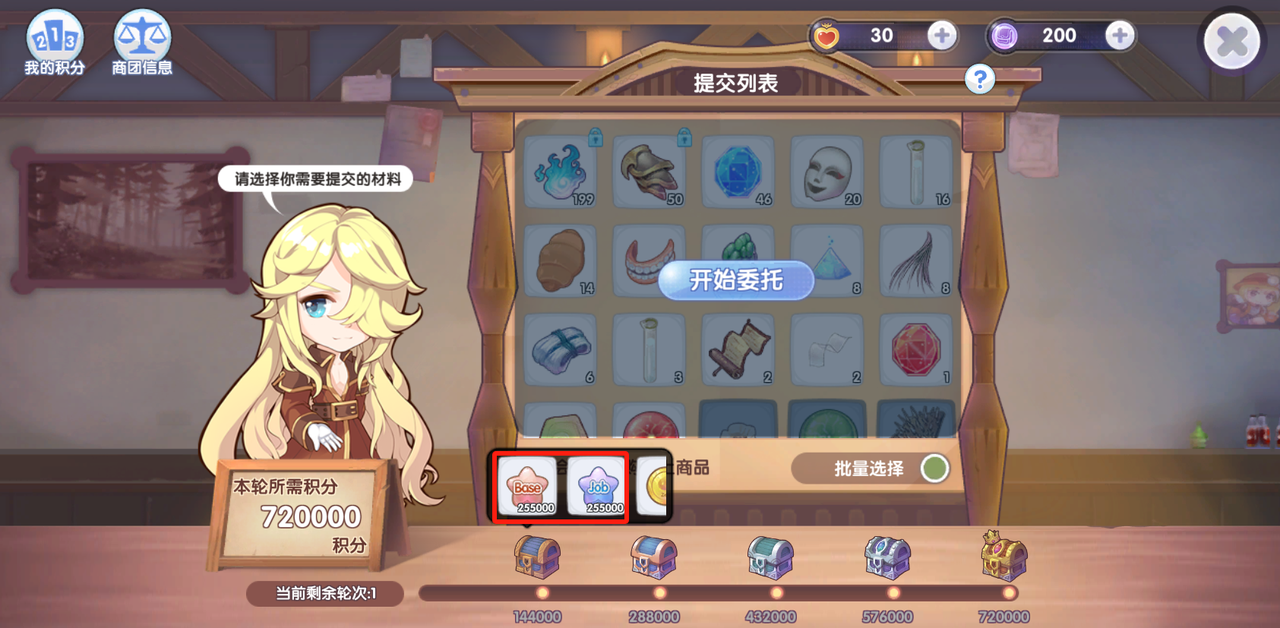Screen dimensions: 1280x628
Task: Add more heart currency with the plus
Action: 941,36
